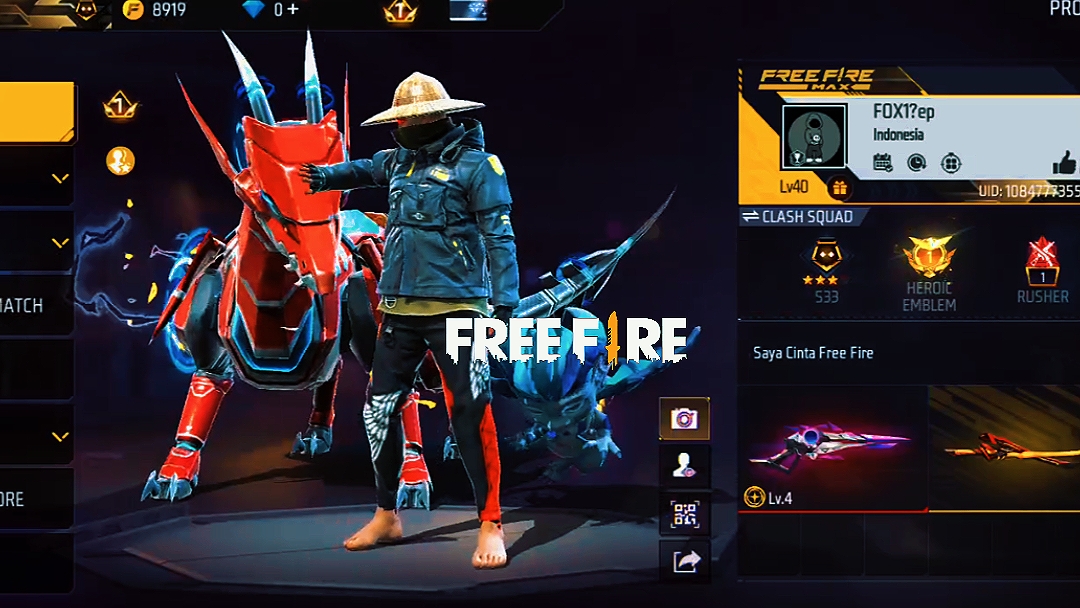Click the profile card icon below the camera
Screen dimensions: 1080x608
coord(684,465)
